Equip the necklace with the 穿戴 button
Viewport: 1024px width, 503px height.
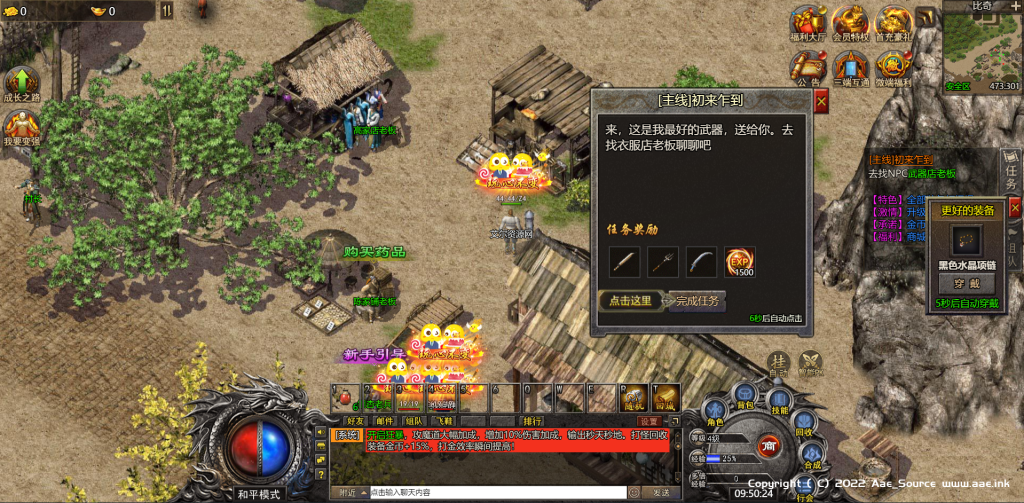pos(966,284)
